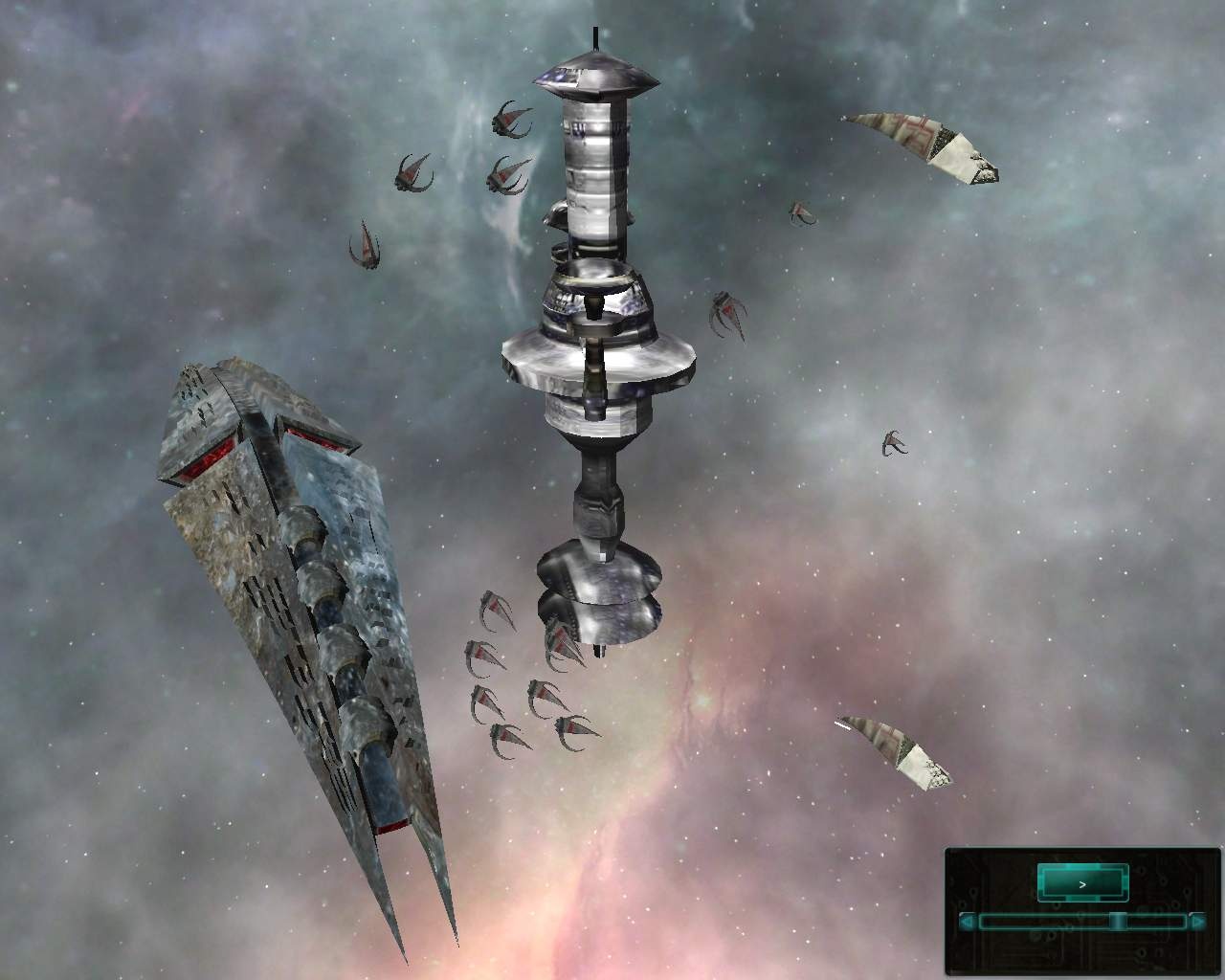Click the right arrow of the bottom scrubber
Viewport: 1225px width, 980px height.
[x=1199, y=922]
